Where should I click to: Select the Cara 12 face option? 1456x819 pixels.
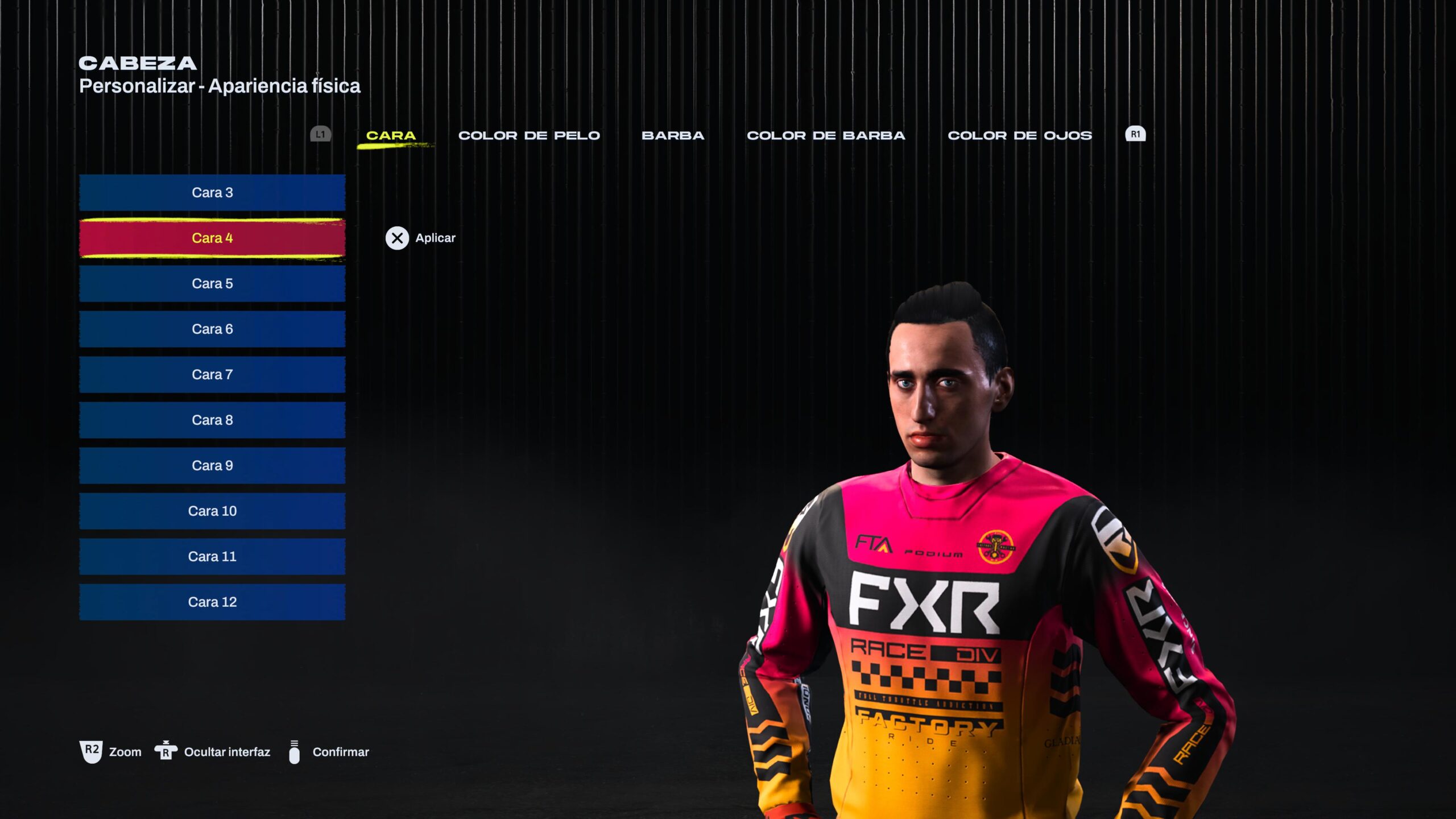pos(212,601)
